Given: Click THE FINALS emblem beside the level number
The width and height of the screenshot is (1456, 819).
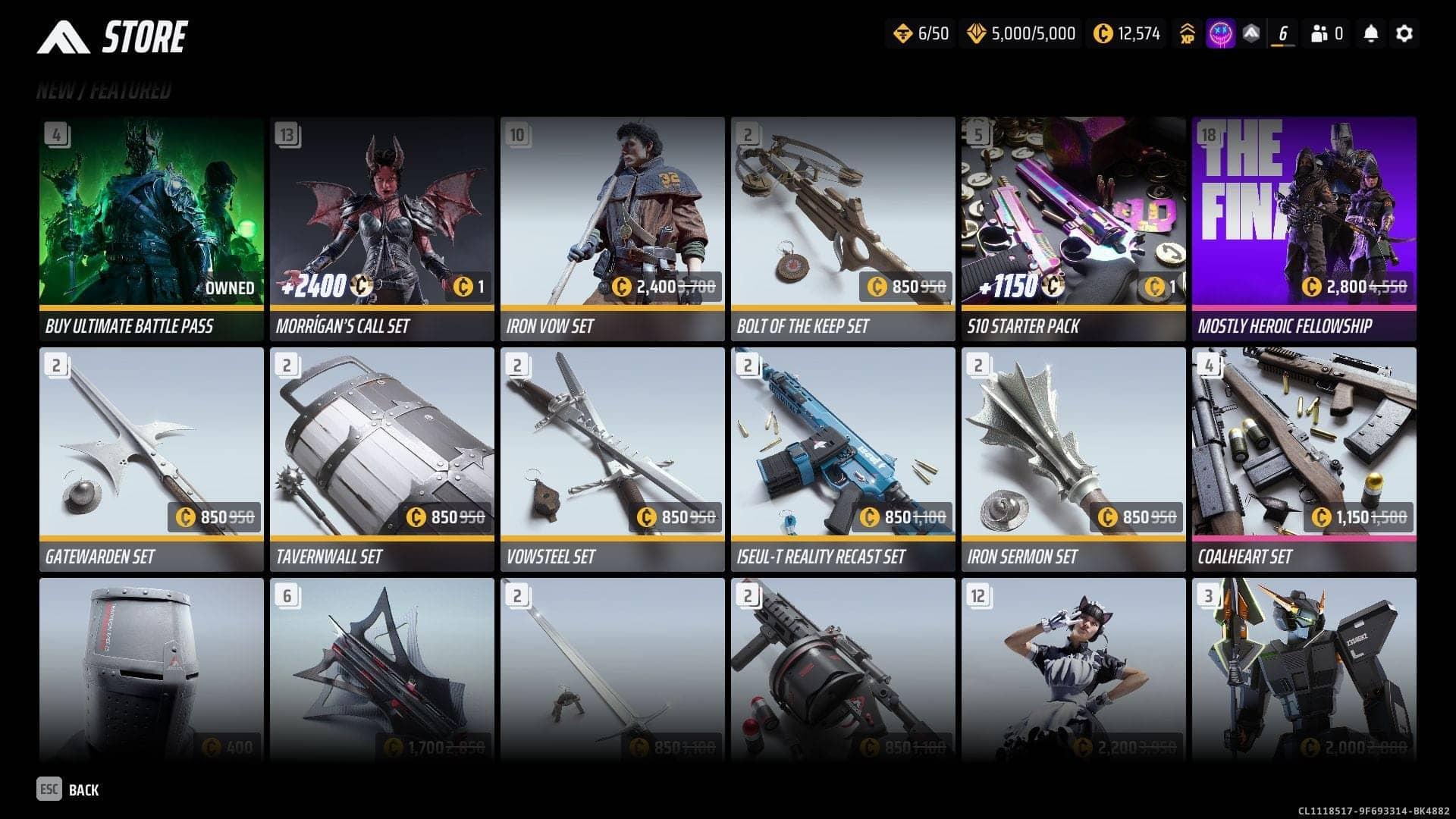Looking at the screenshot, I should (x=1250, y=33).
